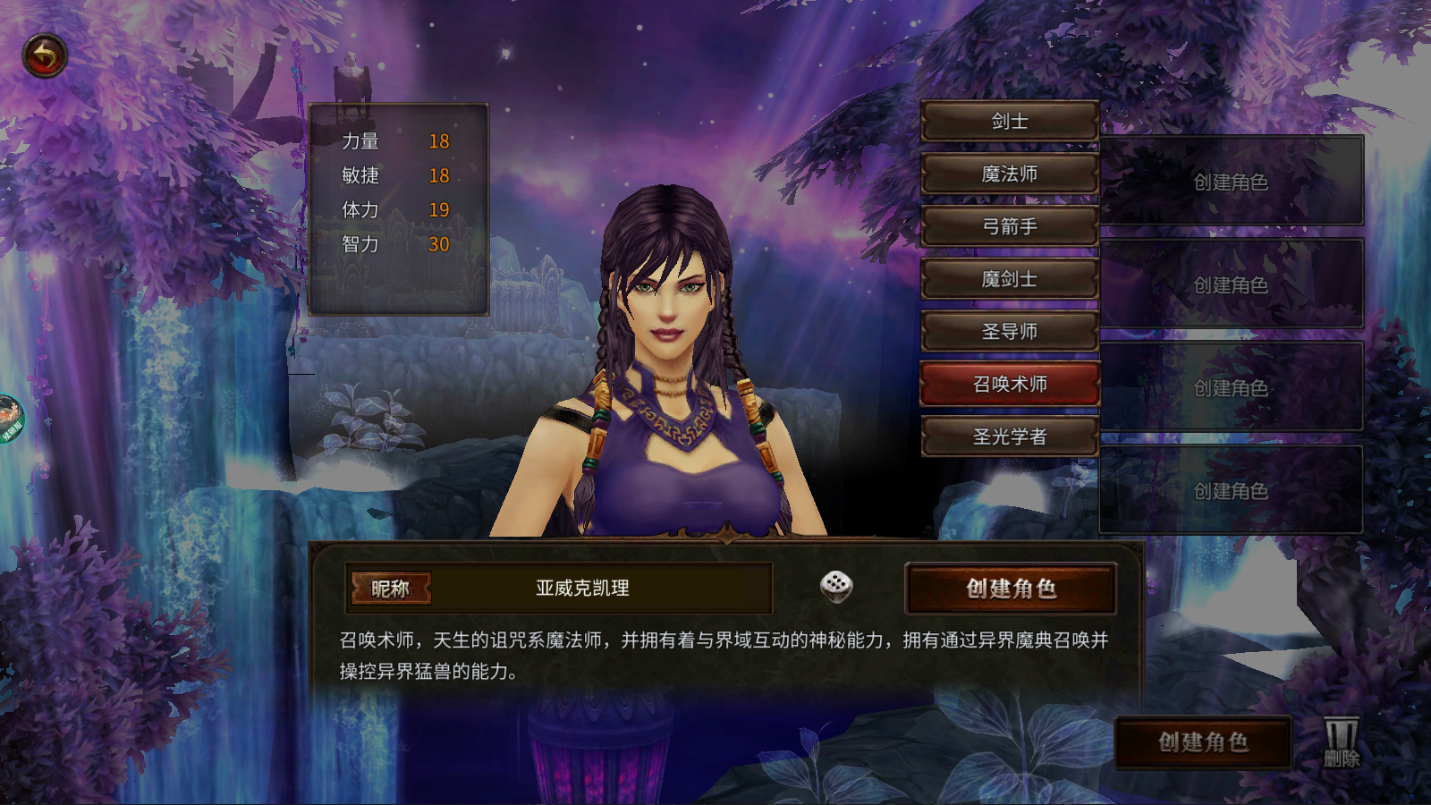Click 创建角色 beside the dice icon
Image resolution: width=1431 pixels, height=805 pixels.
coord(1010,588)
